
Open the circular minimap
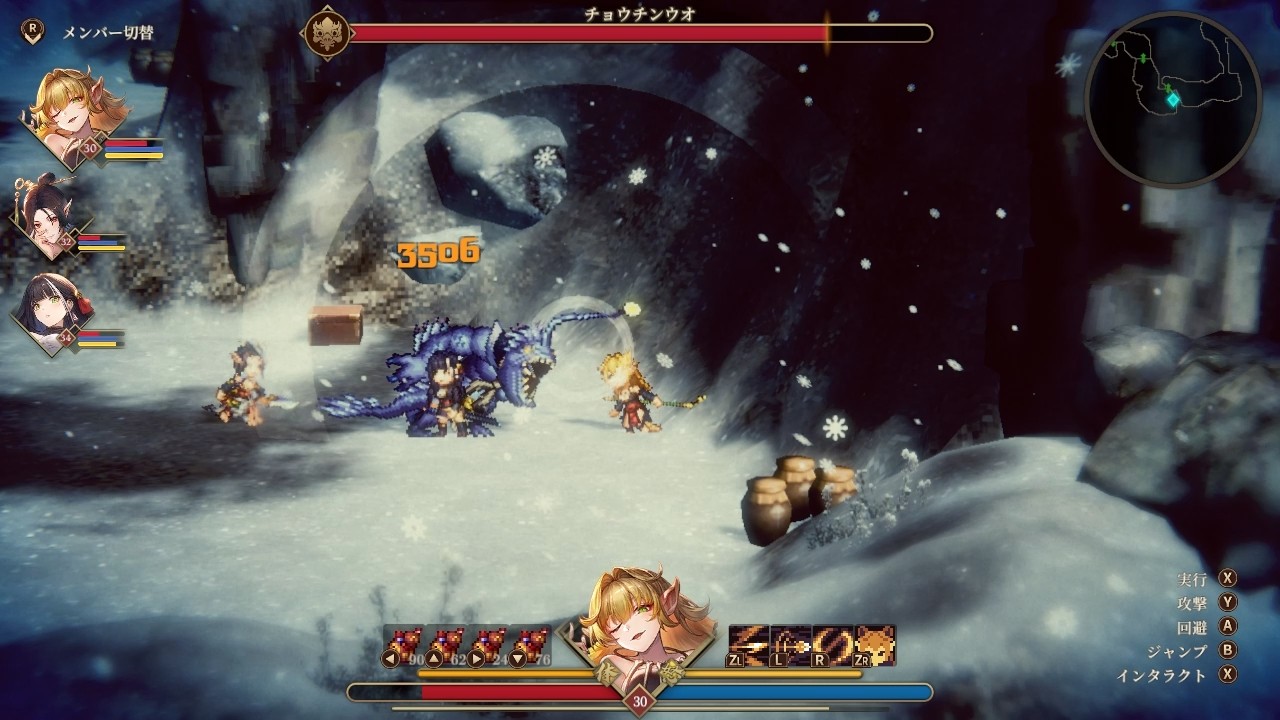tap(1172, 98)
